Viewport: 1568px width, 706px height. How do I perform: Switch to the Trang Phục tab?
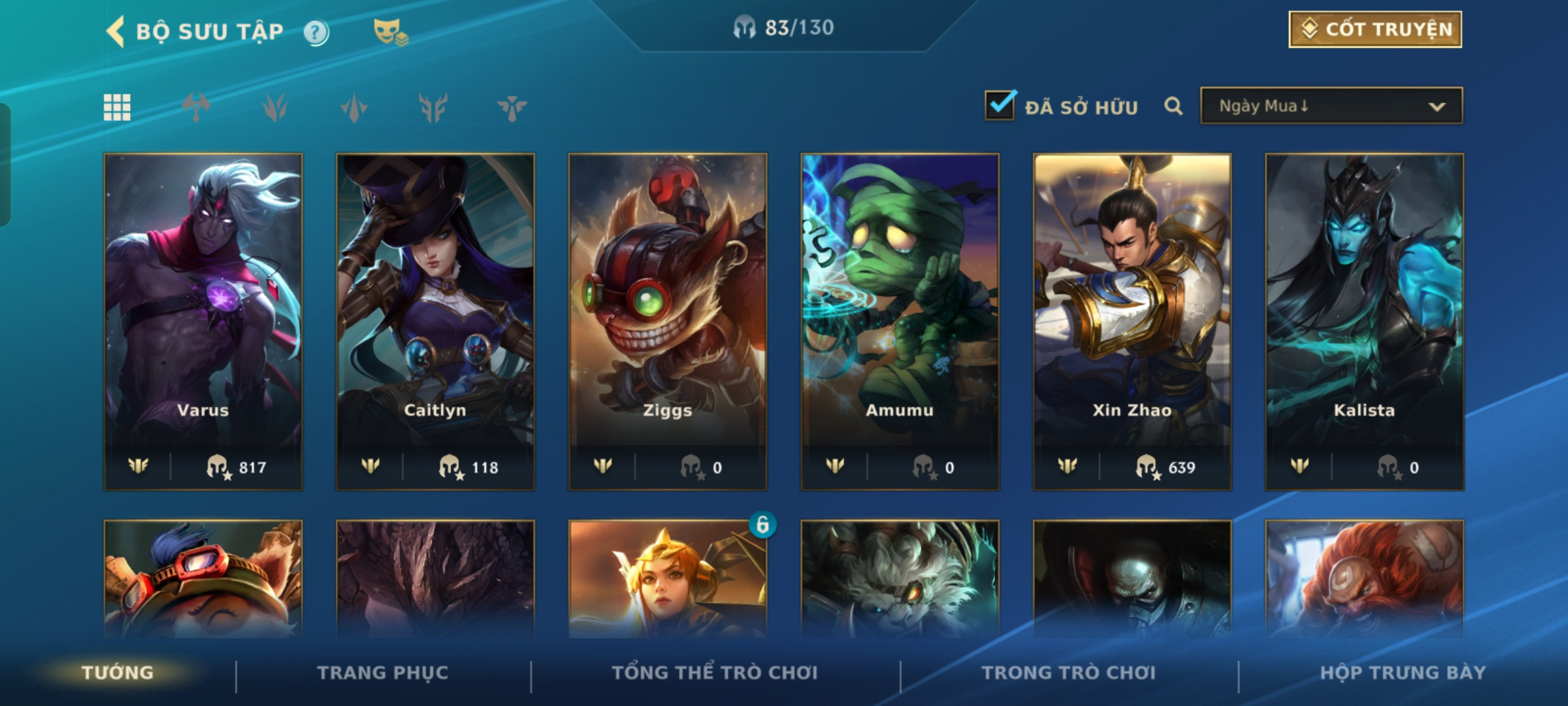click(383, 673)
